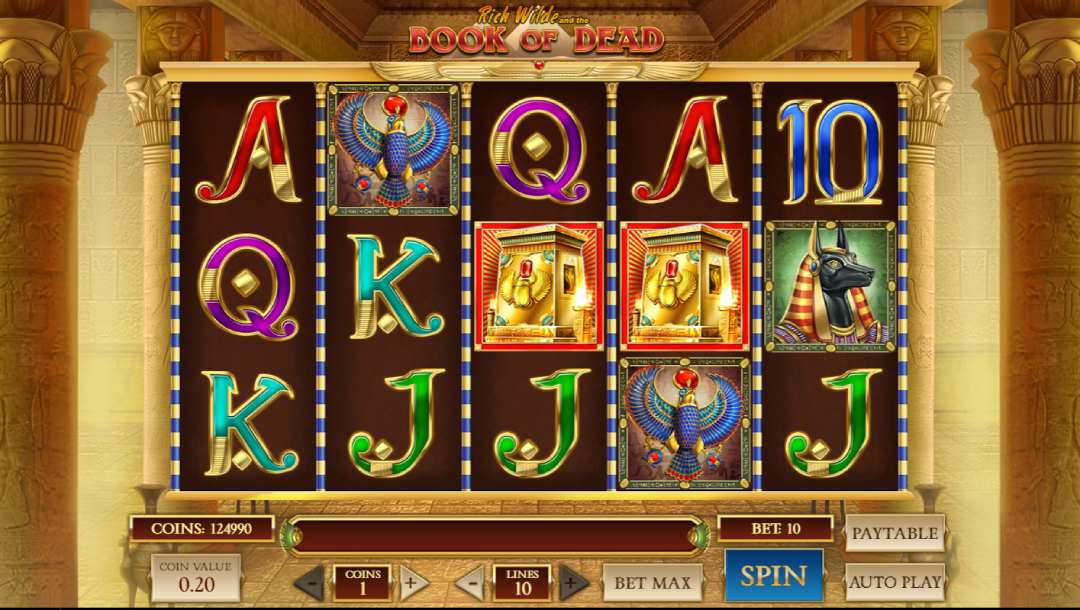Screen dimensions: 1080x610
Task: Increase the number of coins
Action: click(413, 581)
